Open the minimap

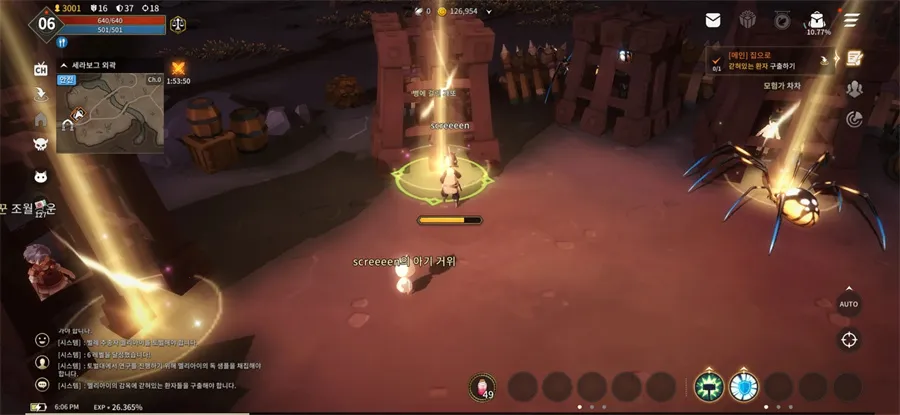[108, 112]
